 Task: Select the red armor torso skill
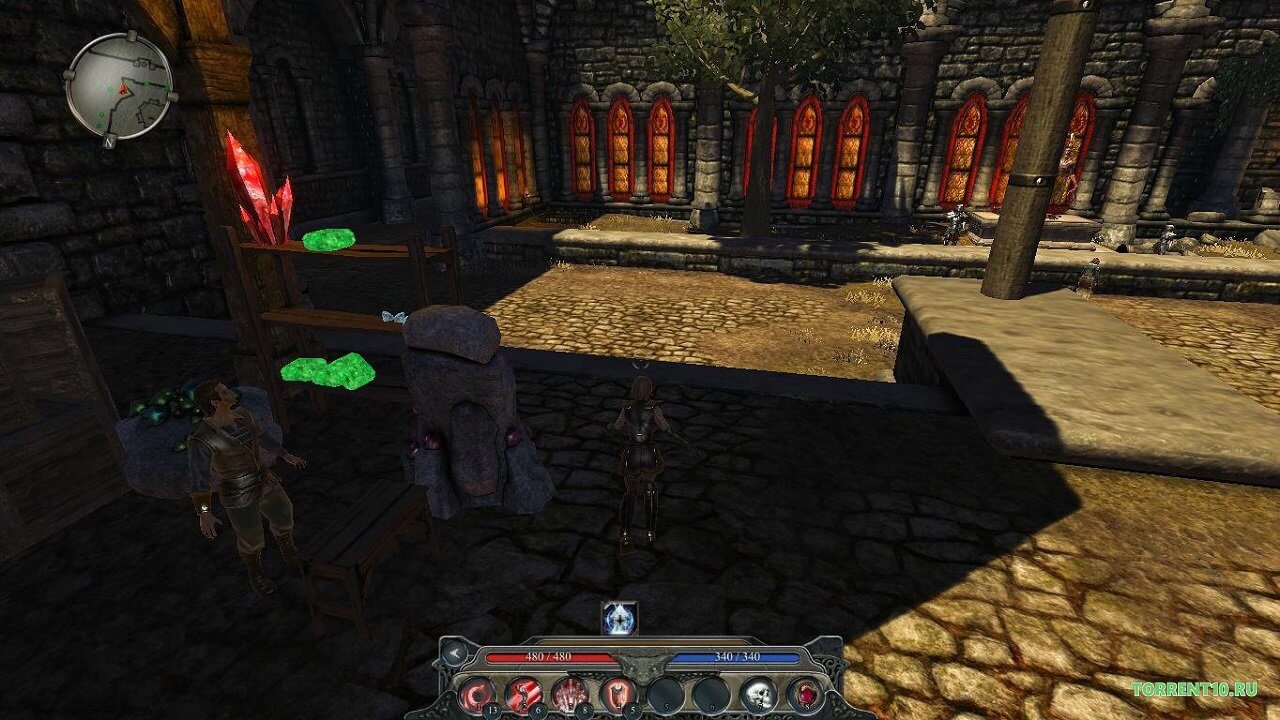tap(617, 693)
